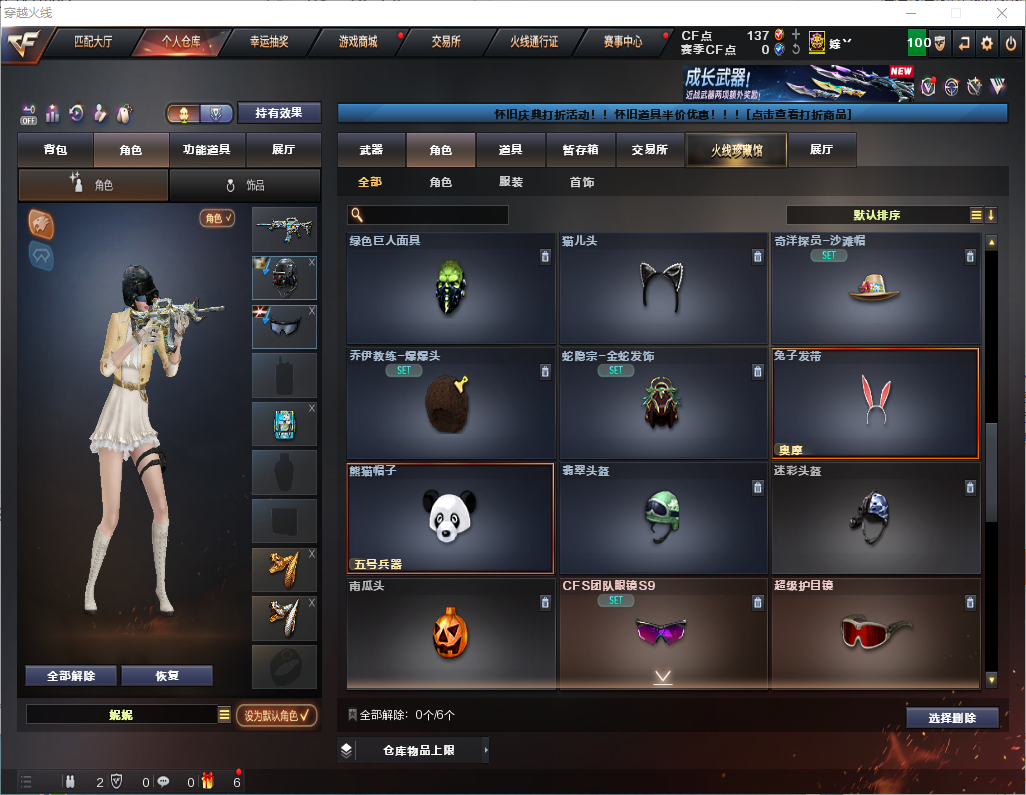This screenshot has width=1026, height=795.
Task: Click the 持有效果 owned effects button
Action: [x=279, y=113]
